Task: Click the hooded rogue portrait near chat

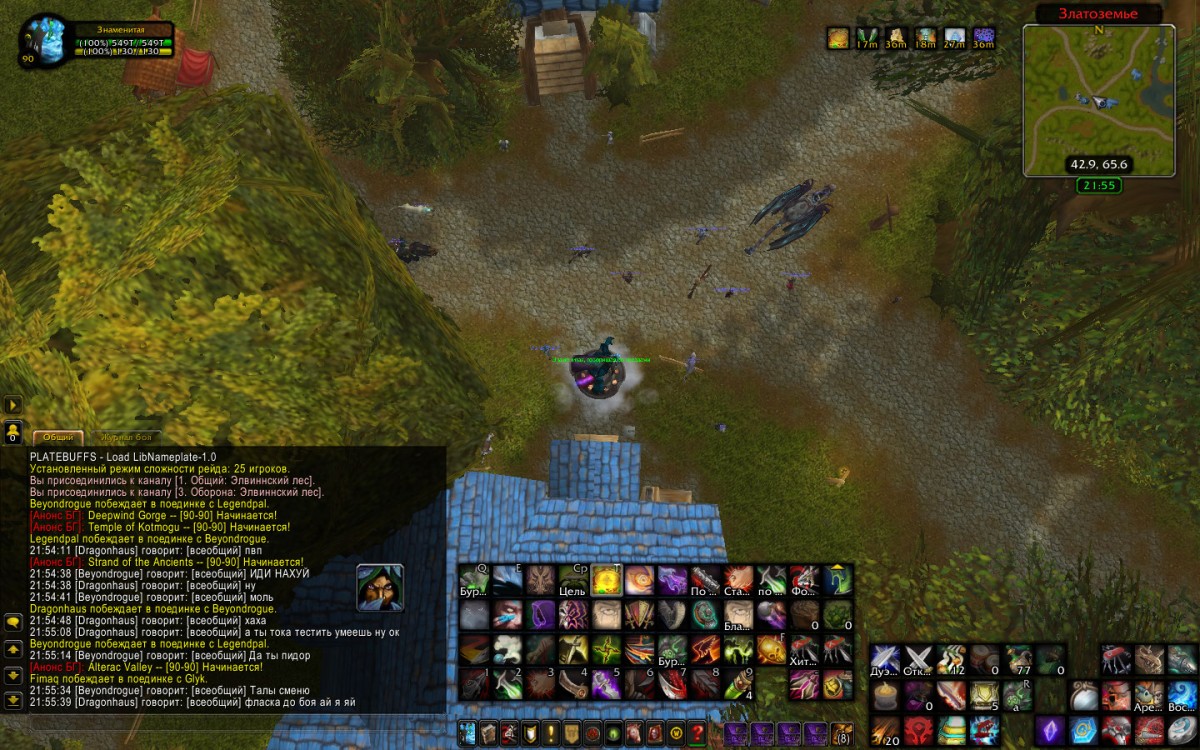Action: click(x=381, y=587)
